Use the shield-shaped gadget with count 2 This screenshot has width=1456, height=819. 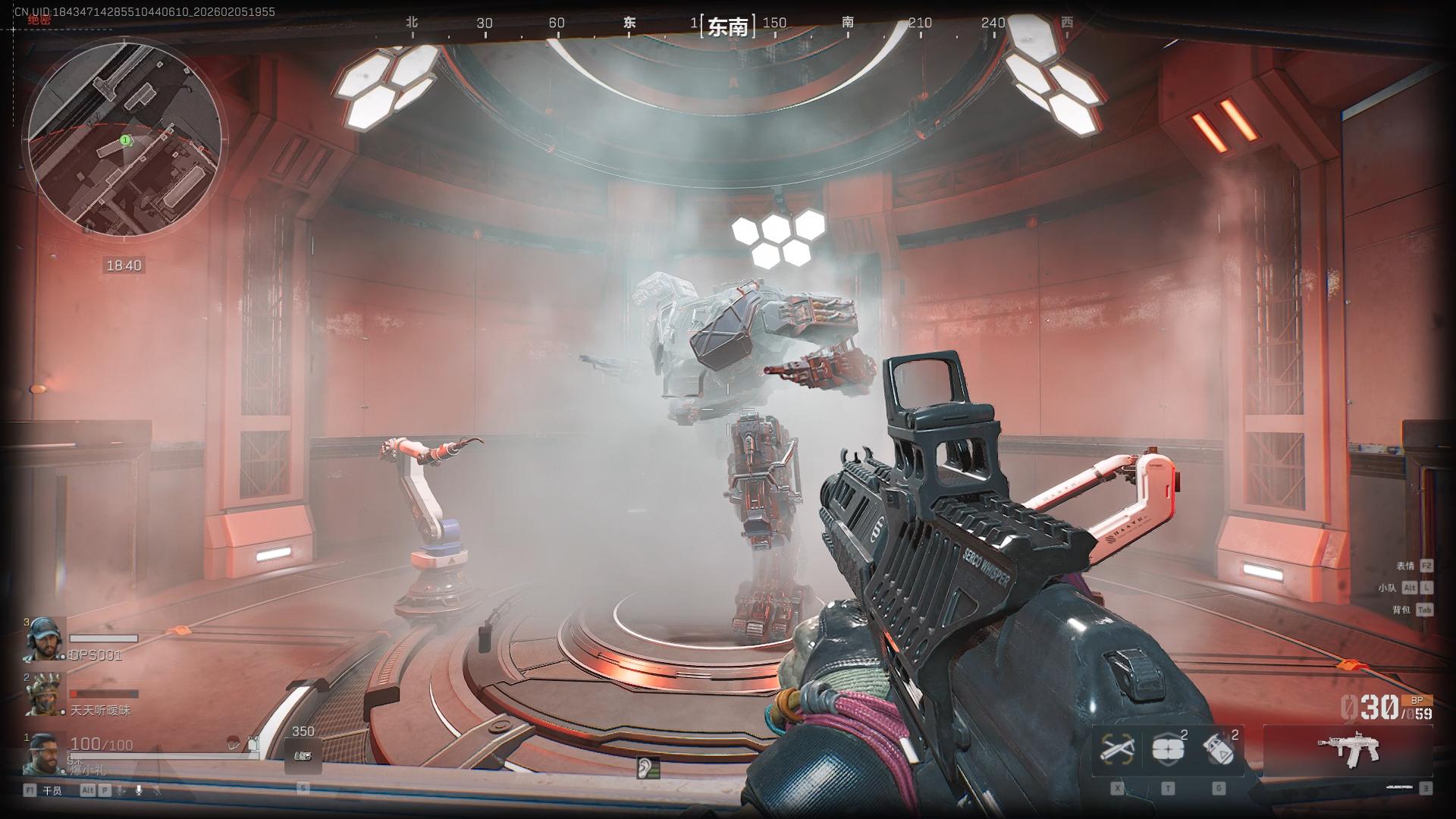tap(1168, 749)
